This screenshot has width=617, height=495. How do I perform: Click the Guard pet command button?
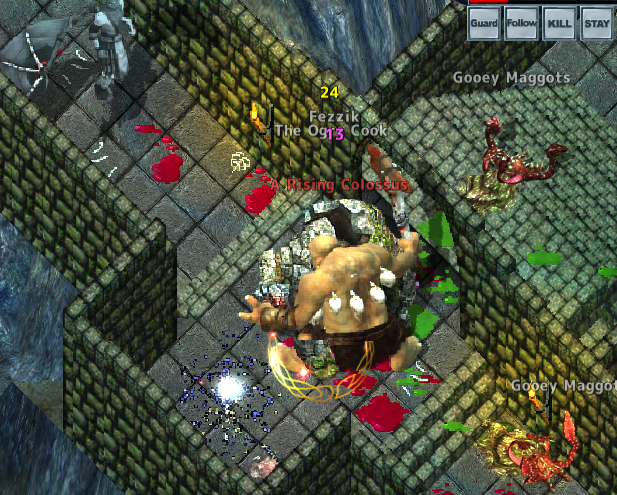pos(485,23)
